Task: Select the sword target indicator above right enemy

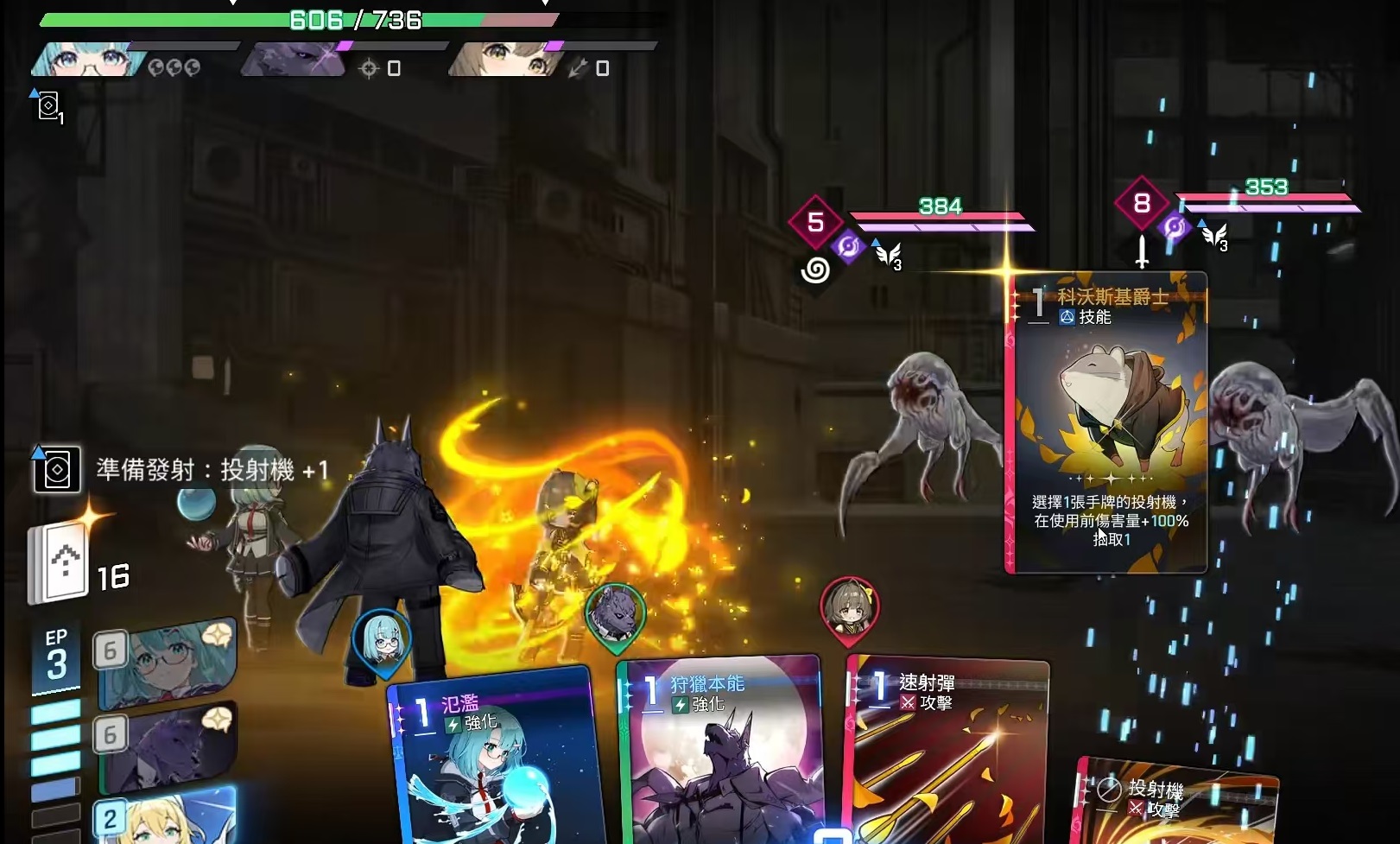Action: [x=1142, y=251]
